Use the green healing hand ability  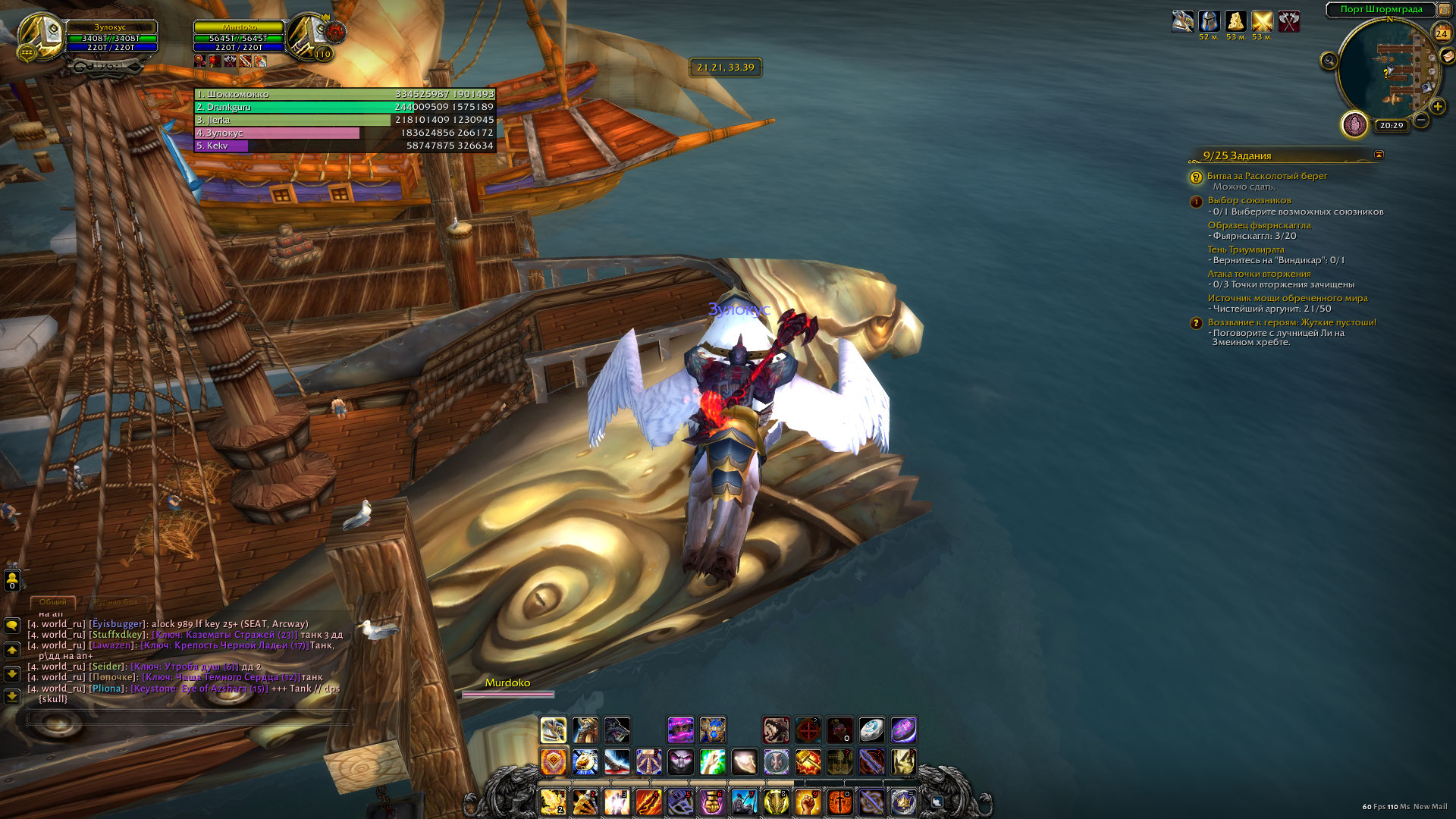(712, 761)
